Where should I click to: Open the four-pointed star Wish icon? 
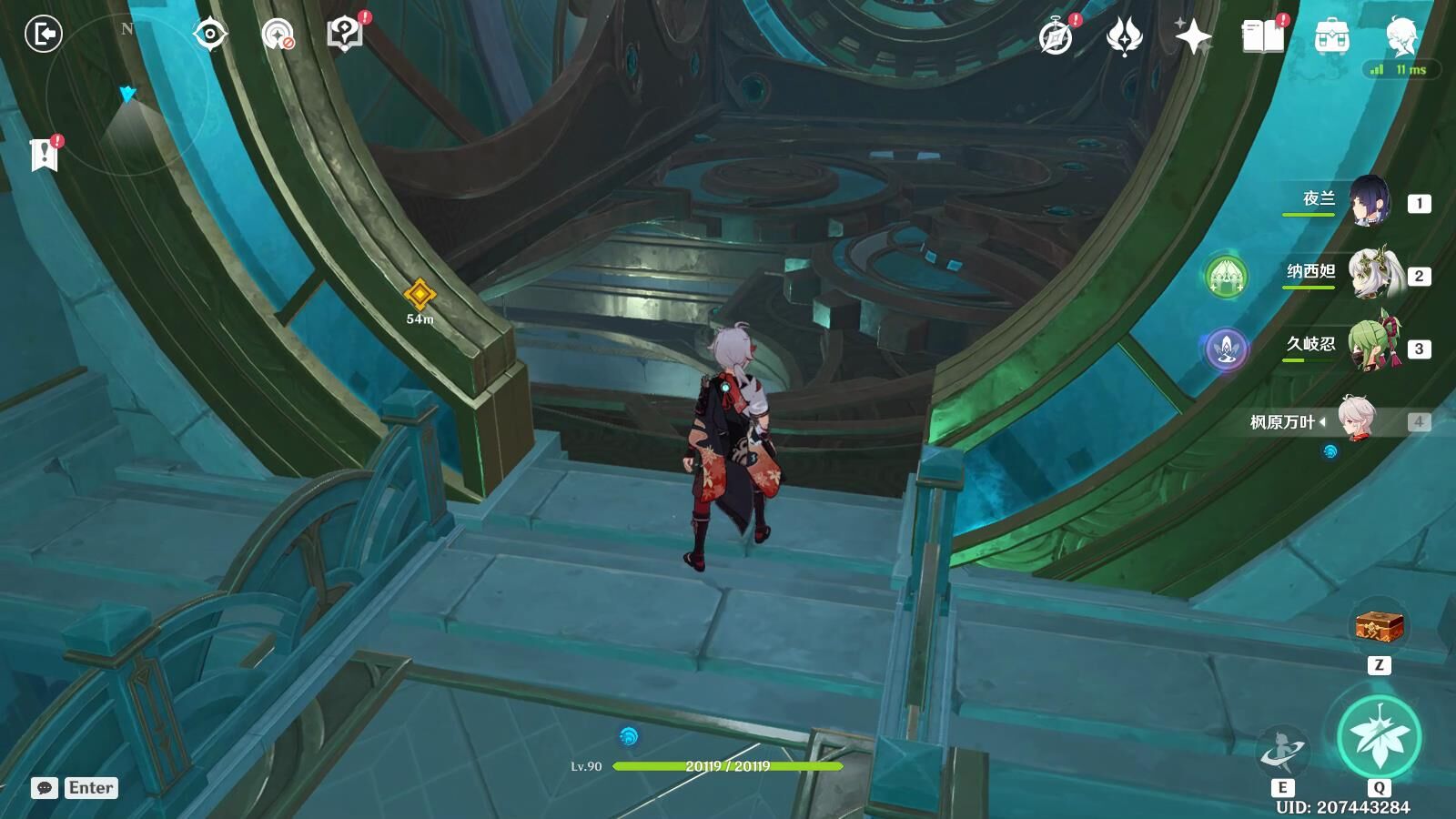pyautogui.click(x=1193, y=37)
